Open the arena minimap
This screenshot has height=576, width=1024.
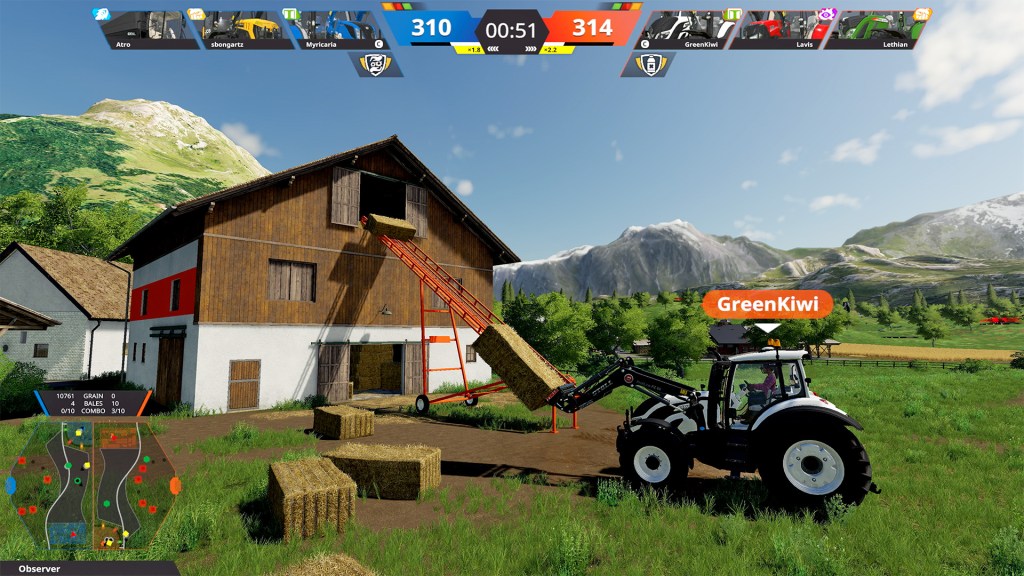pyautogui.click(x=94, y=484)
